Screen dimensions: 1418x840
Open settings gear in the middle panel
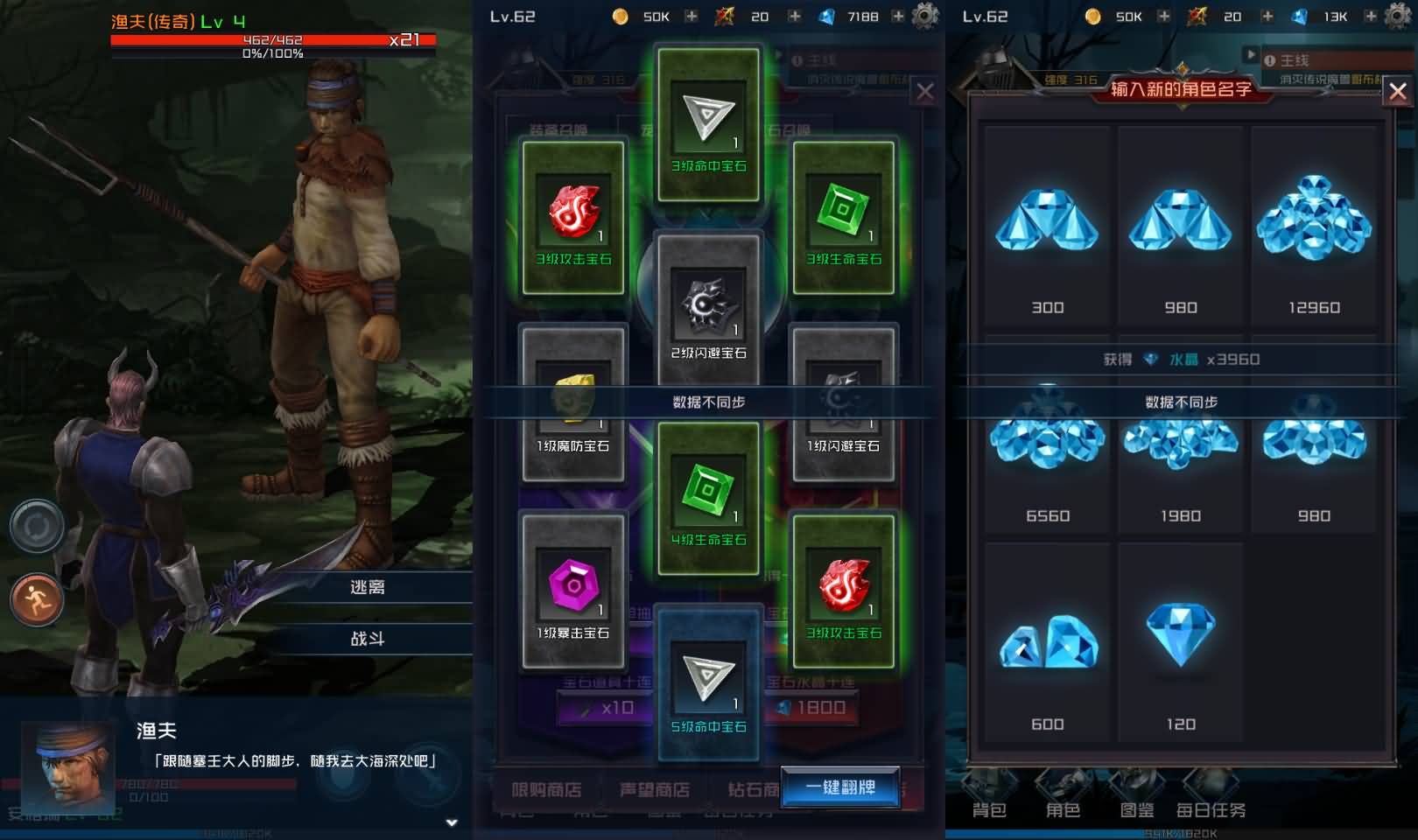[x=925, y=16]
